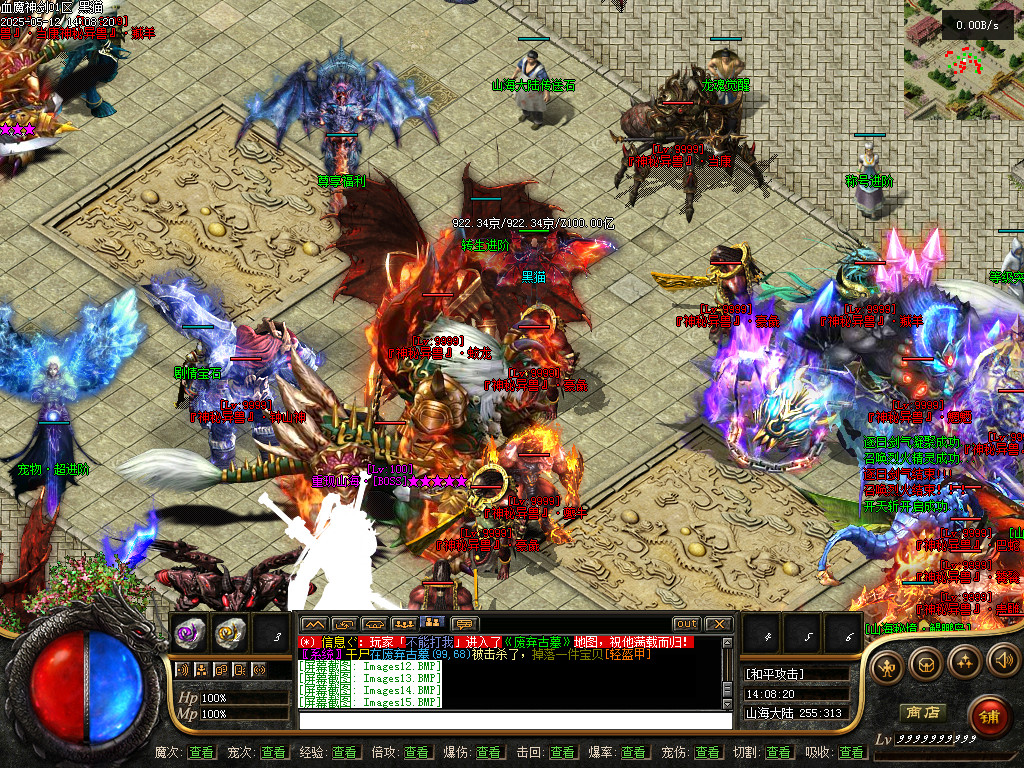The image size is (1024, 768).
Task: Open the character figure round button
Action: 888,666
